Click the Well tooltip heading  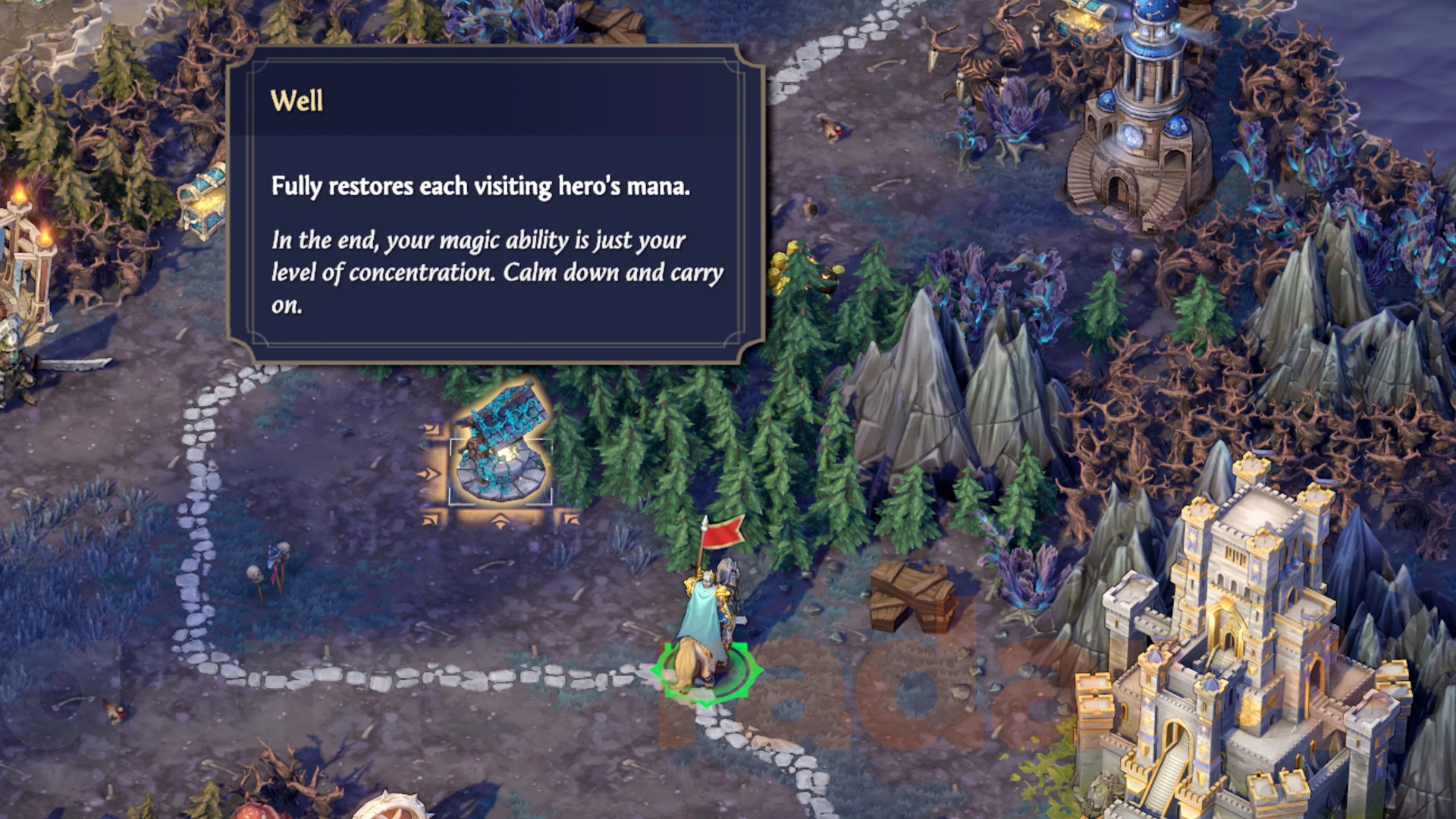297,99
